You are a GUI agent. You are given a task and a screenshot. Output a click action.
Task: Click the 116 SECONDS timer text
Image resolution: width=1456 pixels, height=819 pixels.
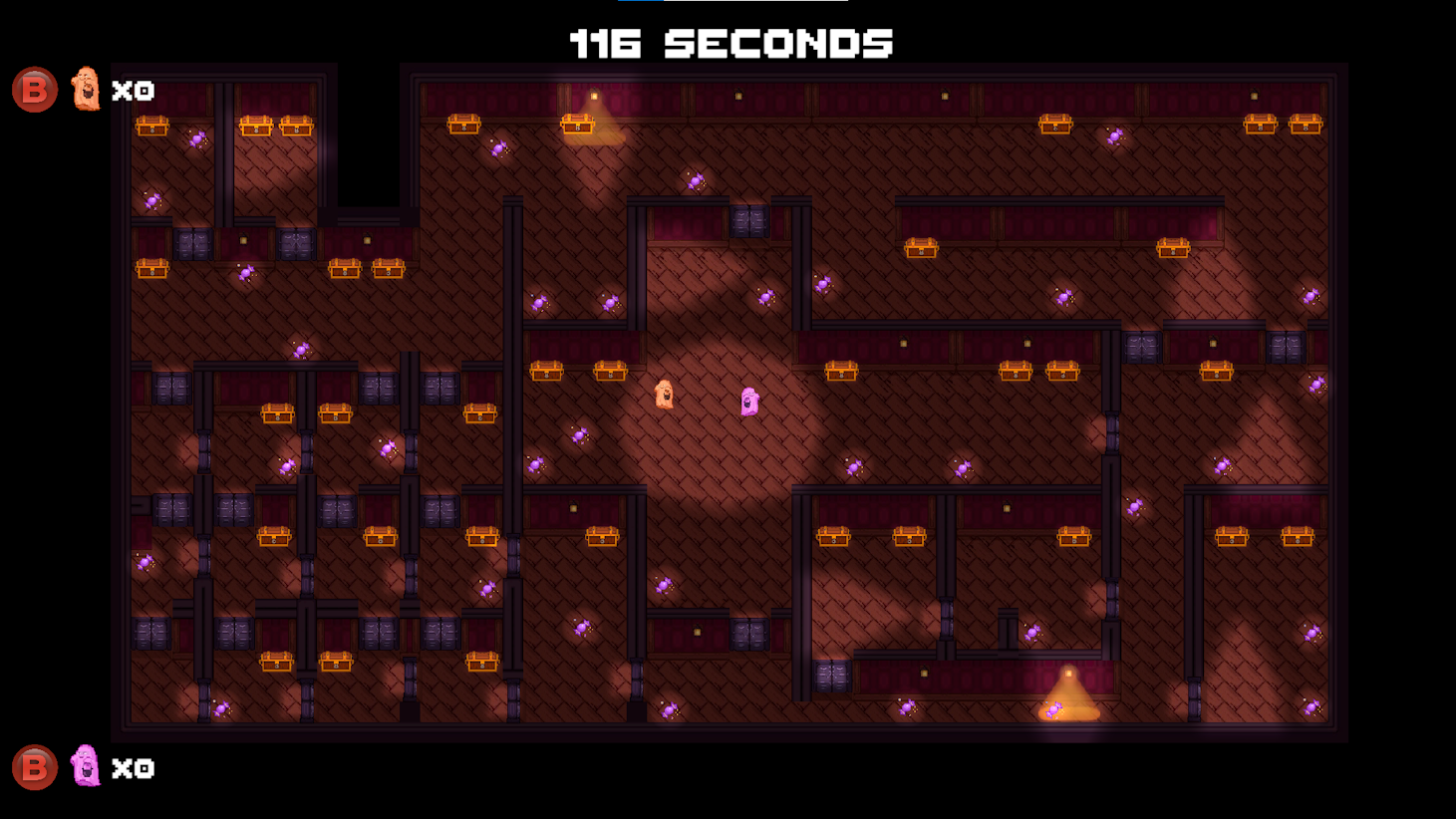point(728,44)
